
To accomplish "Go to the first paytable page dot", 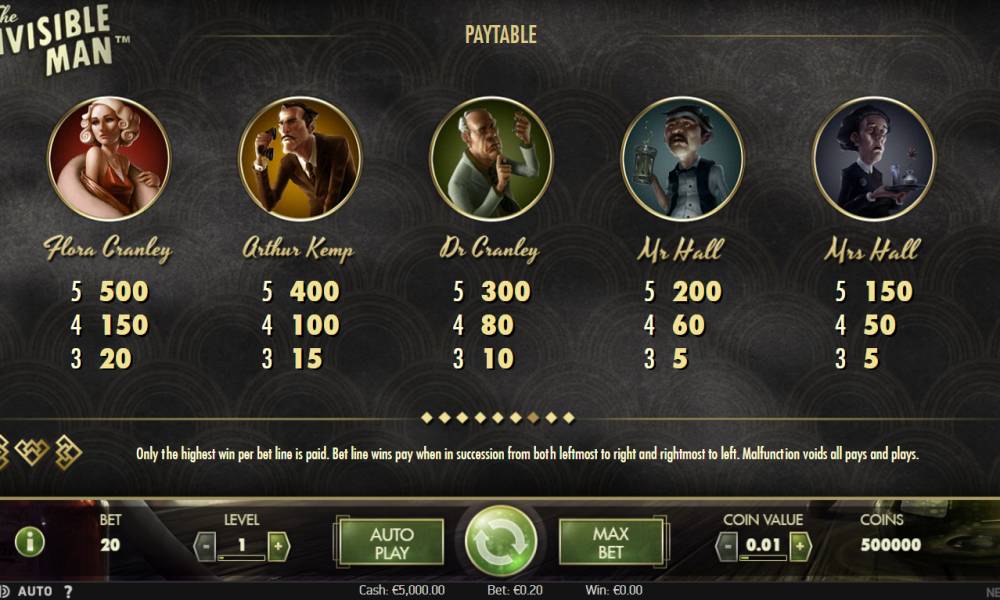I will pyautogui.click(x=427, y=417).
